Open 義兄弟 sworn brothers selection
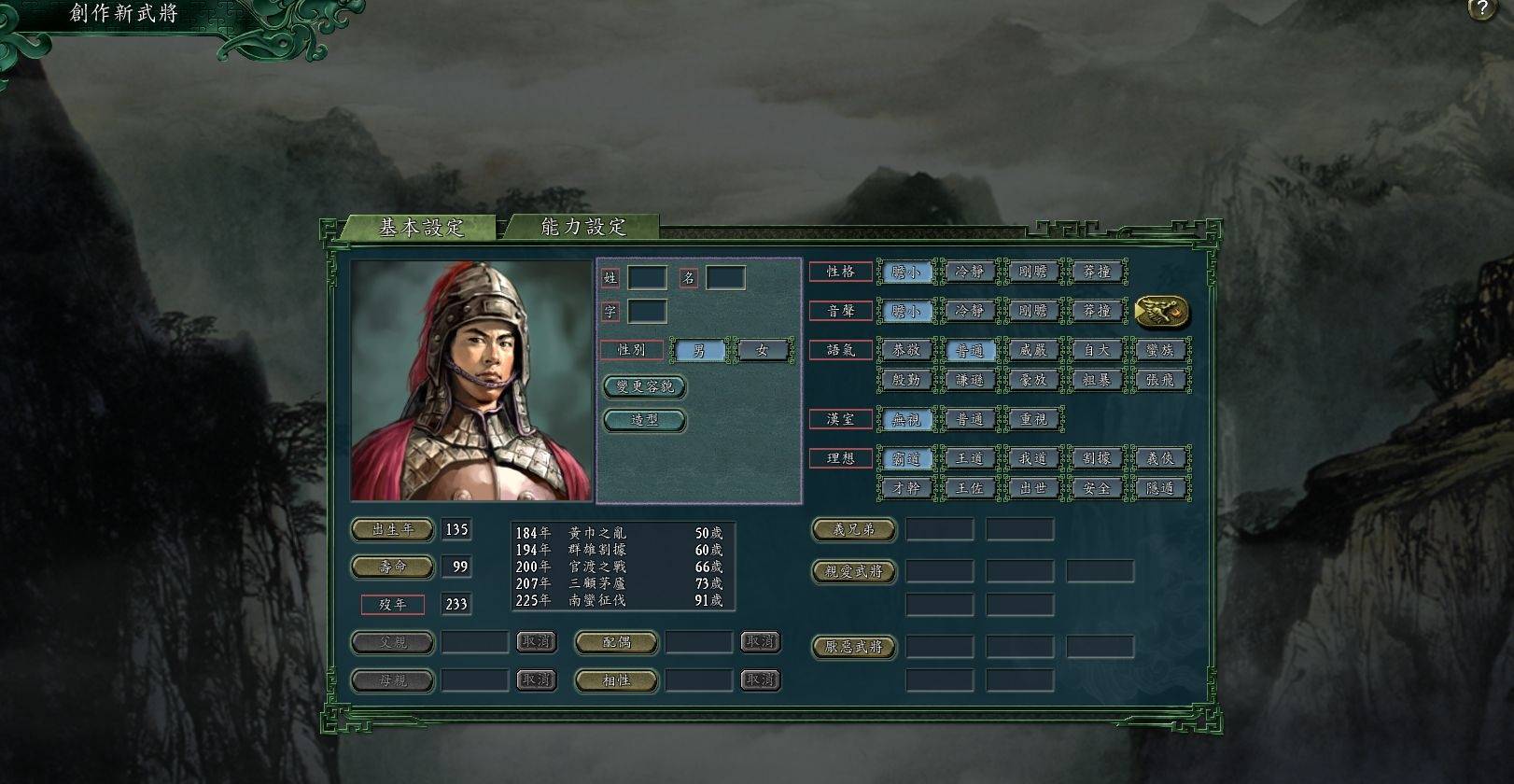The height and width of the screenshot is (784, 1514). 853,529
